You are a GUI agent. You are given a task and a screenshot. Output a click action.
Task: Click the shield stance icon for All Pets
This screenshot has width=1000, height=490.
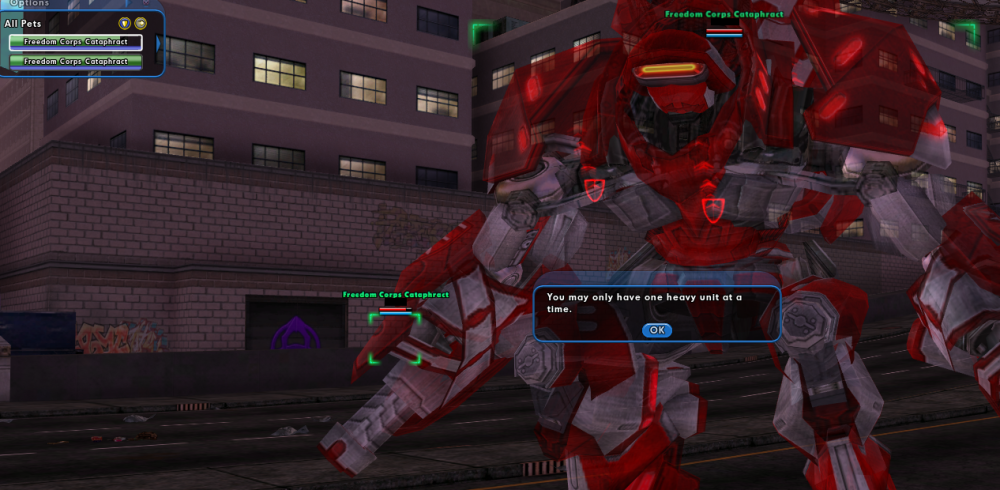[124, 23]
